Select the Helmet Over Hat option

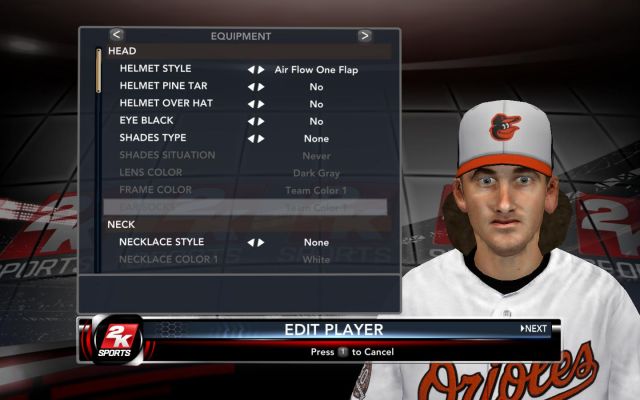point(165,104)
